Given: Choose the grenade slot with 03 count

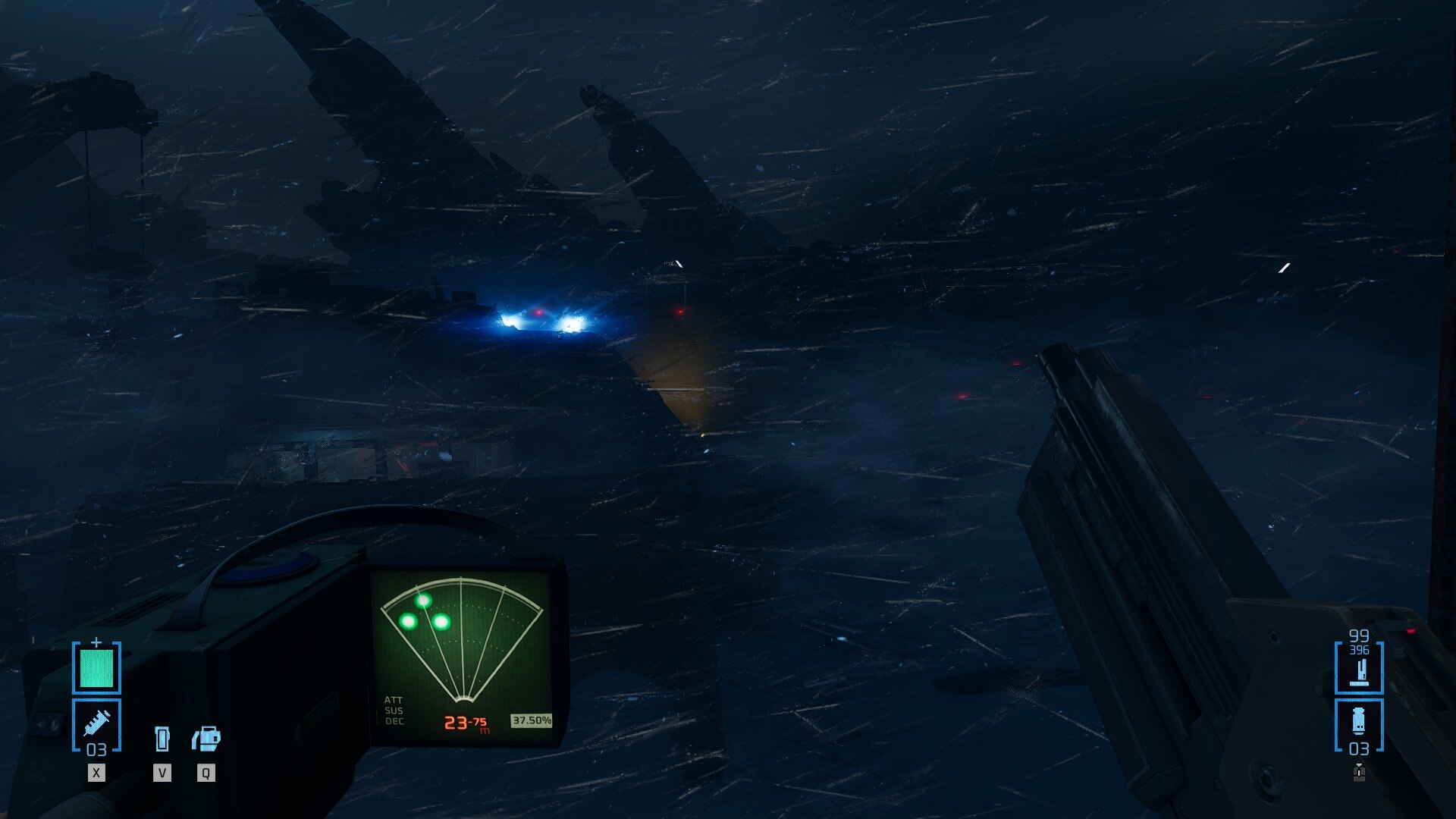Looking at the screenshot, I should (1359, 726).
